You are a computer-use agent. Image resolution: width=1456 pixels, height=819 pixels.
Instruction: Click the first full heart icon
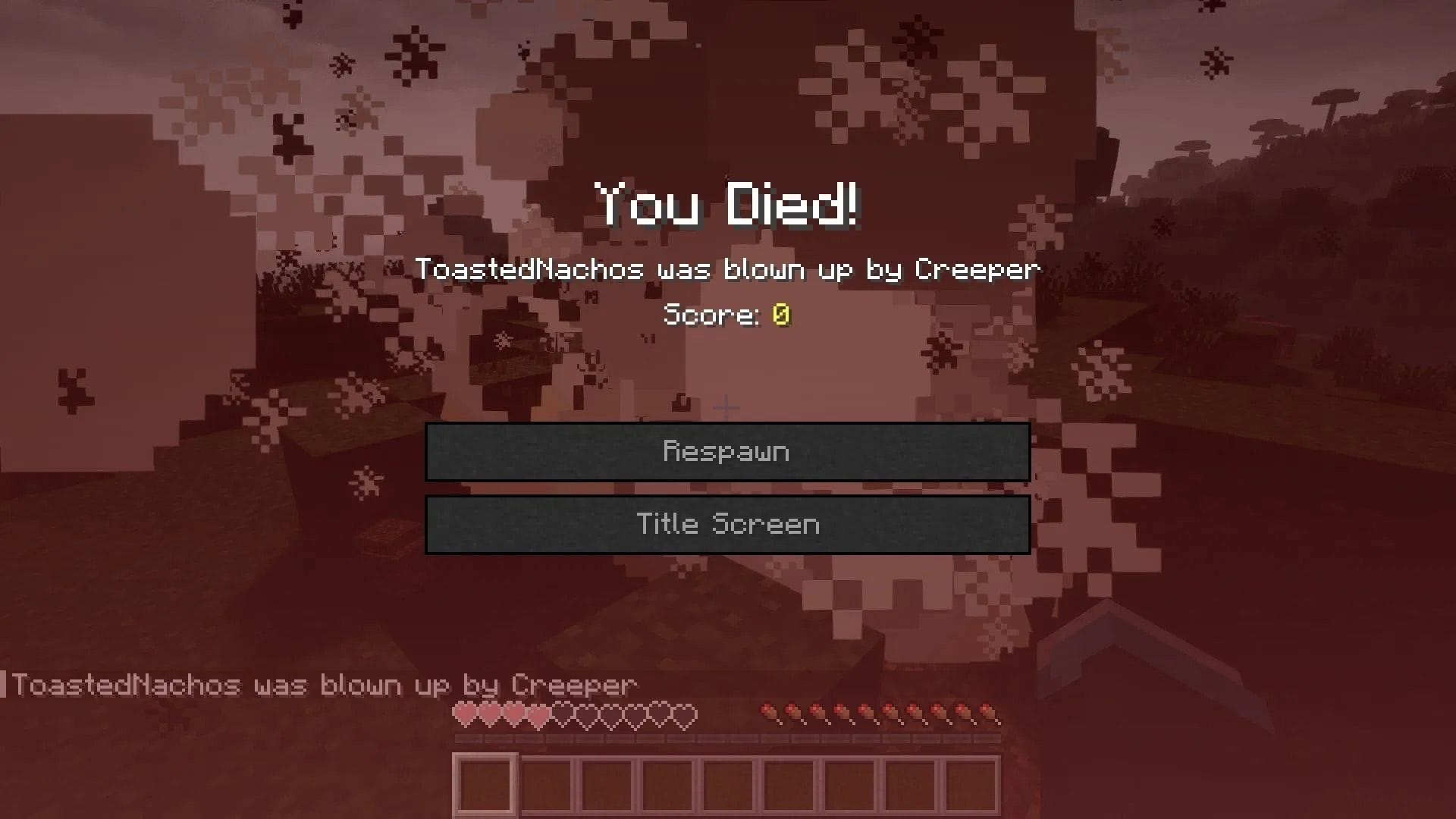point(466,715)
